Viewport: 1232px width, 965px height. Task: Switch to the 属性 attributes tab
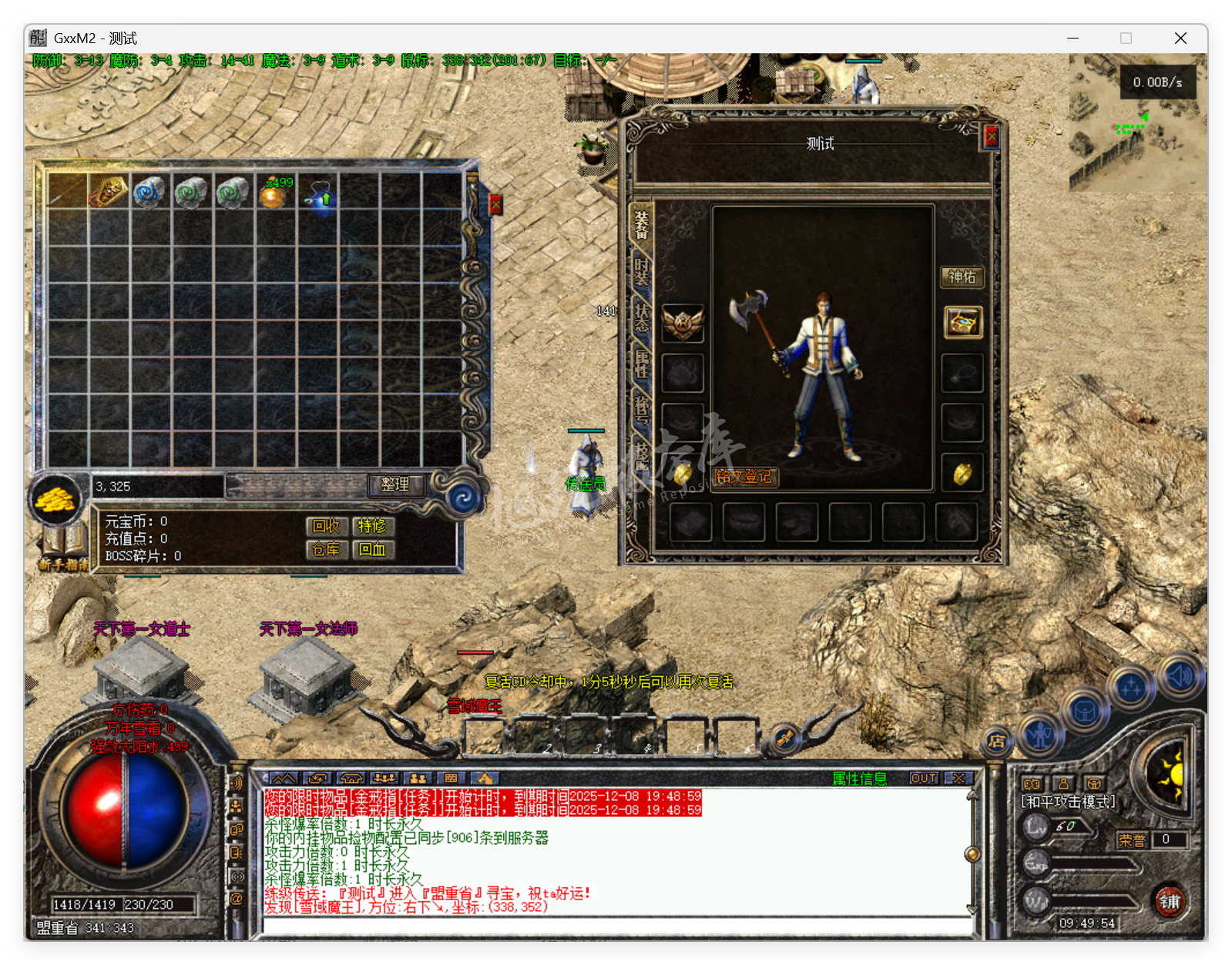click(x=641, y=364)
